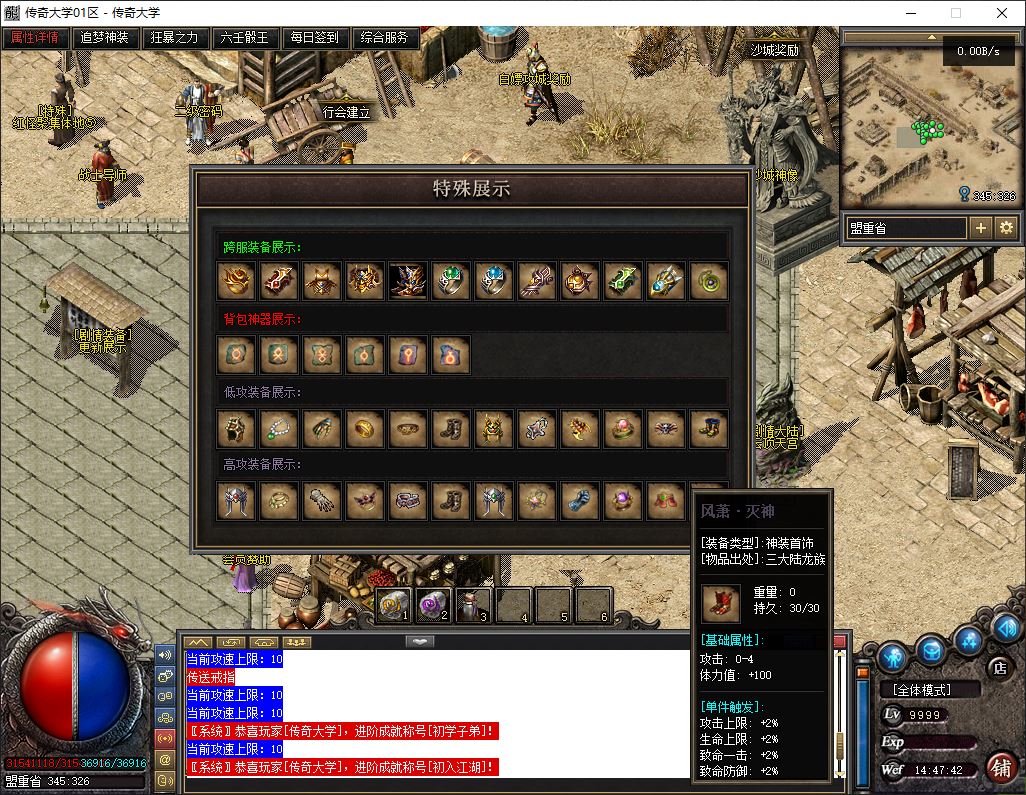1026x795 pixels.
Task: Use the purple scroll in hotbar slot 2
Action: click(x=434, y=605)
